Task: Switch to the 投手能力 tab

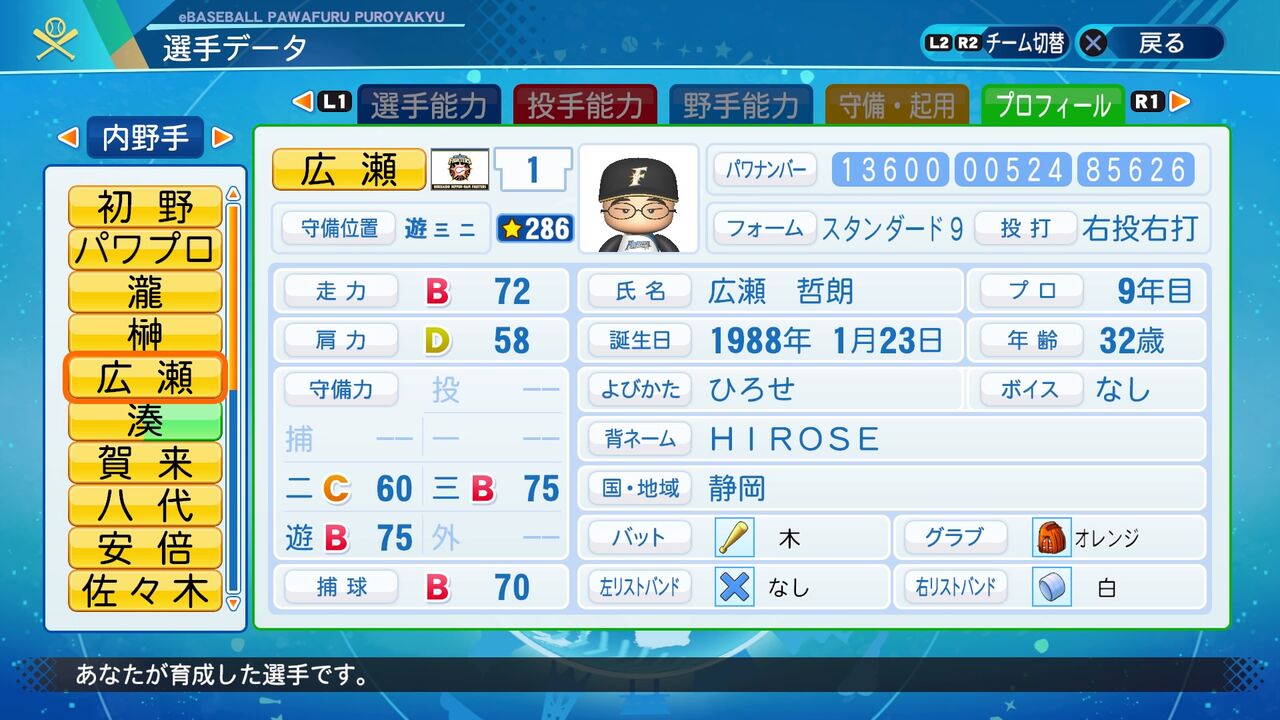Action: click(585, 101)
